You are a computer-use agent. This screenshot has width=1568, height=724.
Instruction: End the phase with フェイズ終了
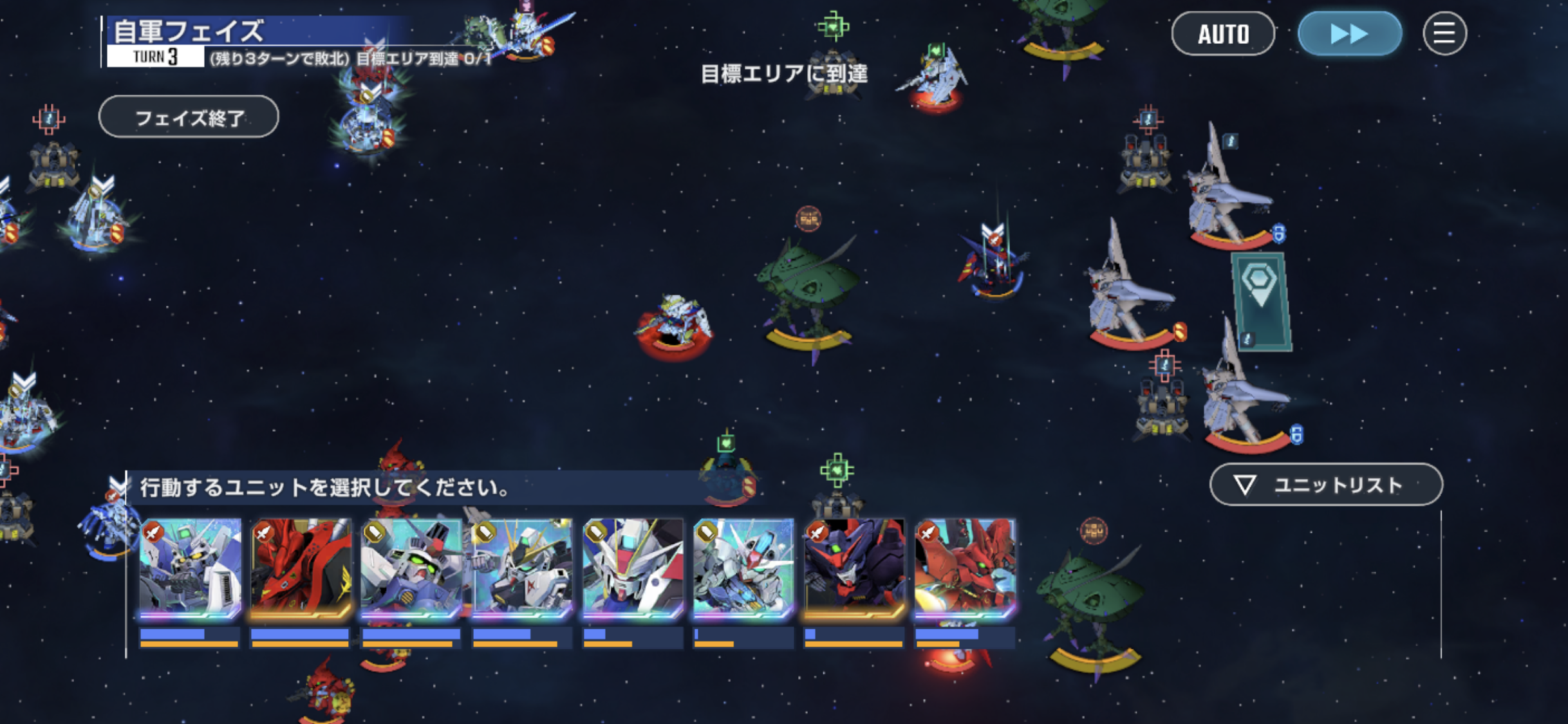click(x=189, y=117)
